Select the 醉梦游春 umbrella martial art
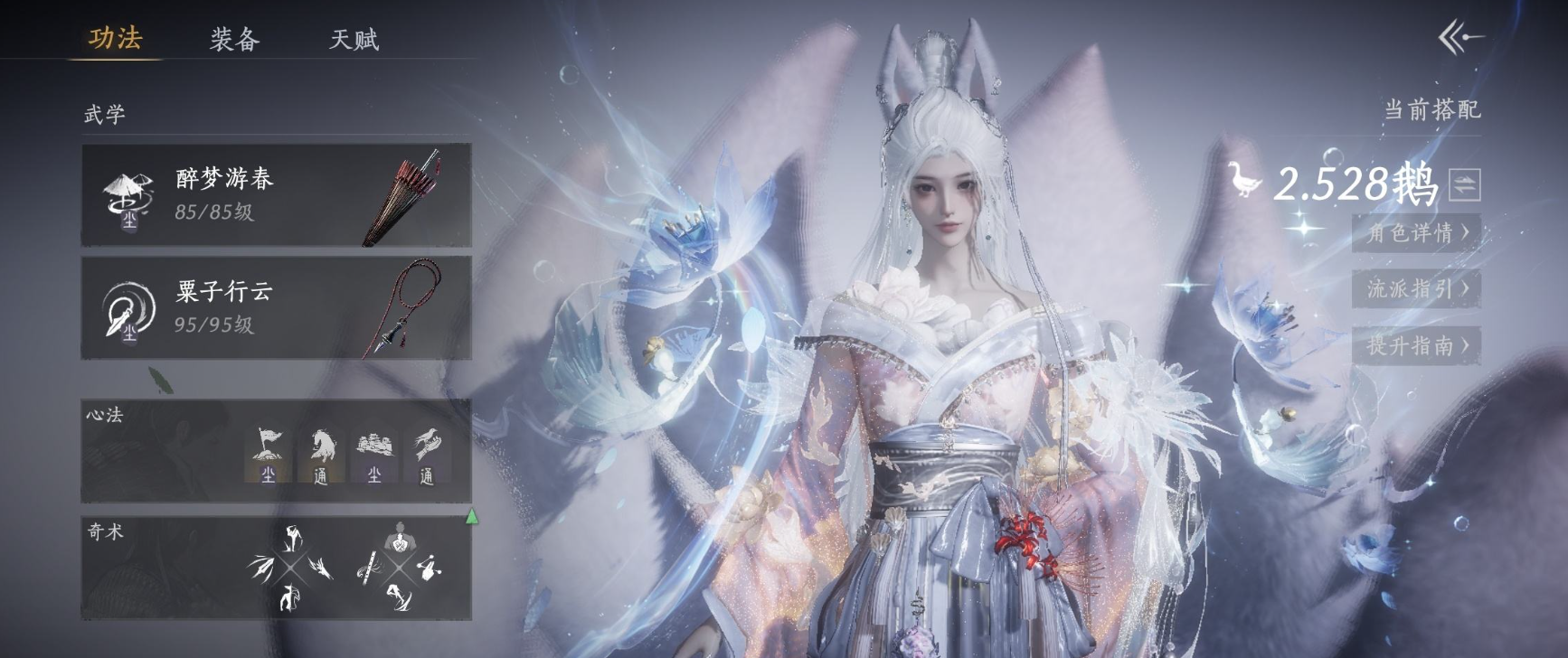 [276, 194]
